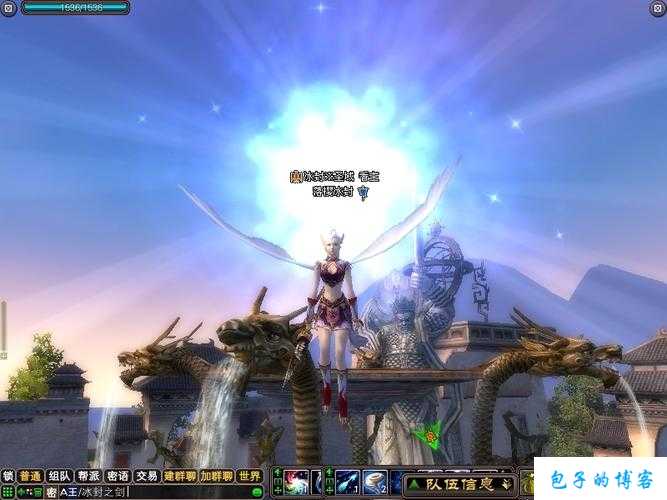The width and height of the screenshot is (667, 500).
Task: Toggle the 锁 chat lock button
Action: click(x=8, y=476)
